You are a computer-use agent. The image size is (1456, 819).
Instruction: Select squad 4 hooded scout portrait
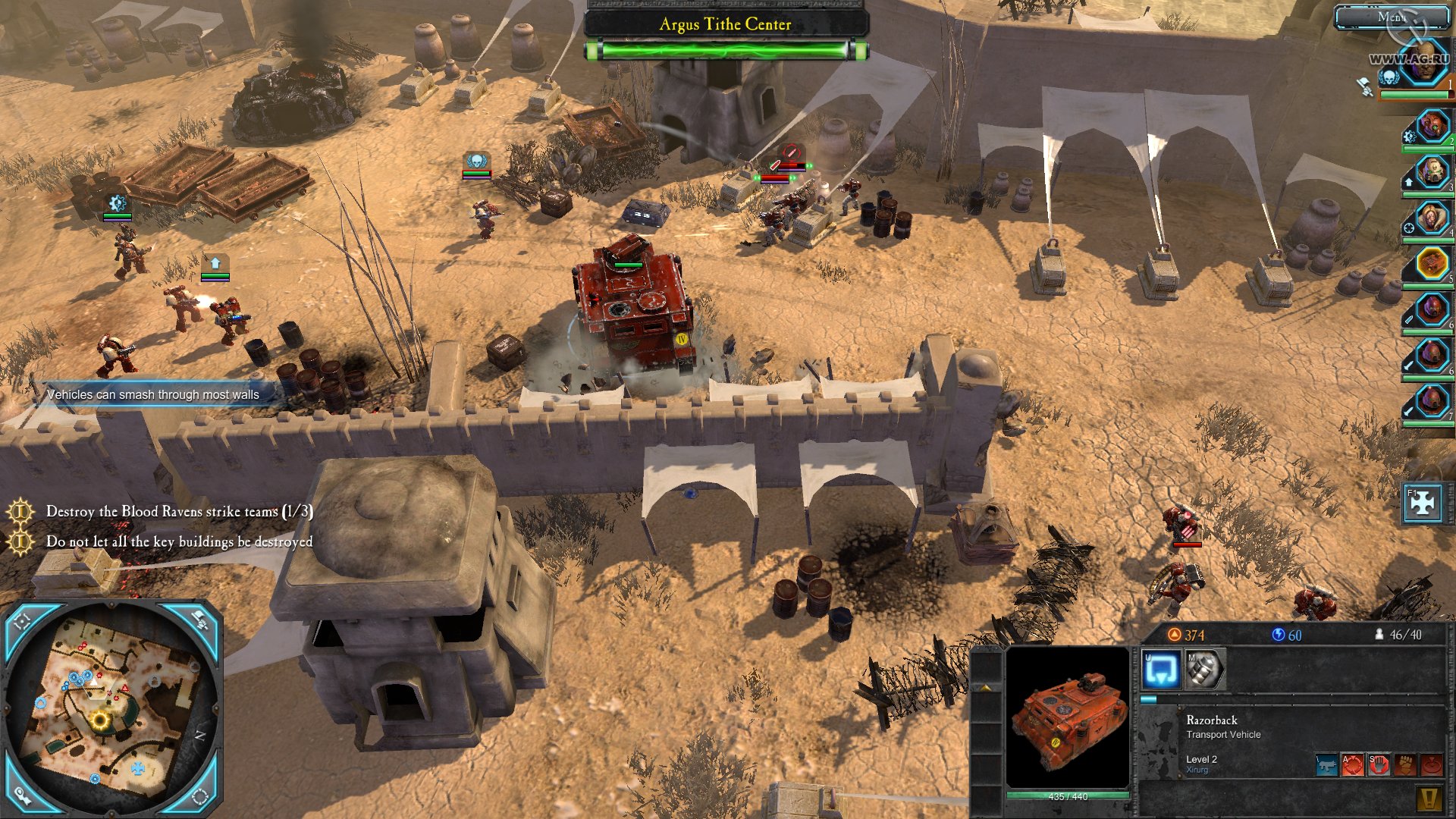(1432, 218)
